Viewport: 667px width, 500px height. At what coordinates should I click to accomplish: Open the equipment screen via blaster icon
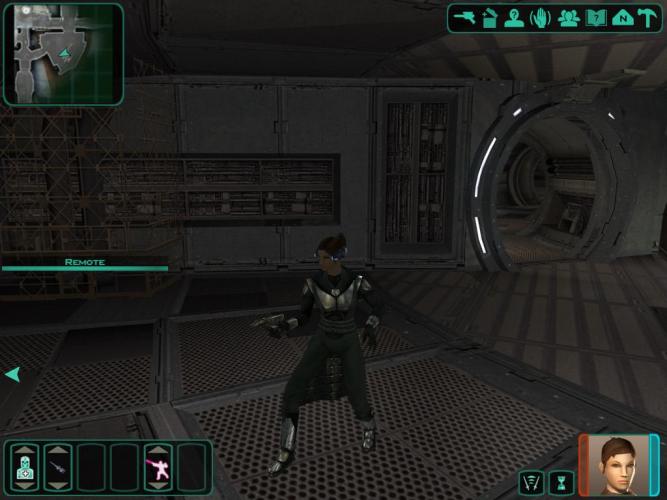(463, 17)
